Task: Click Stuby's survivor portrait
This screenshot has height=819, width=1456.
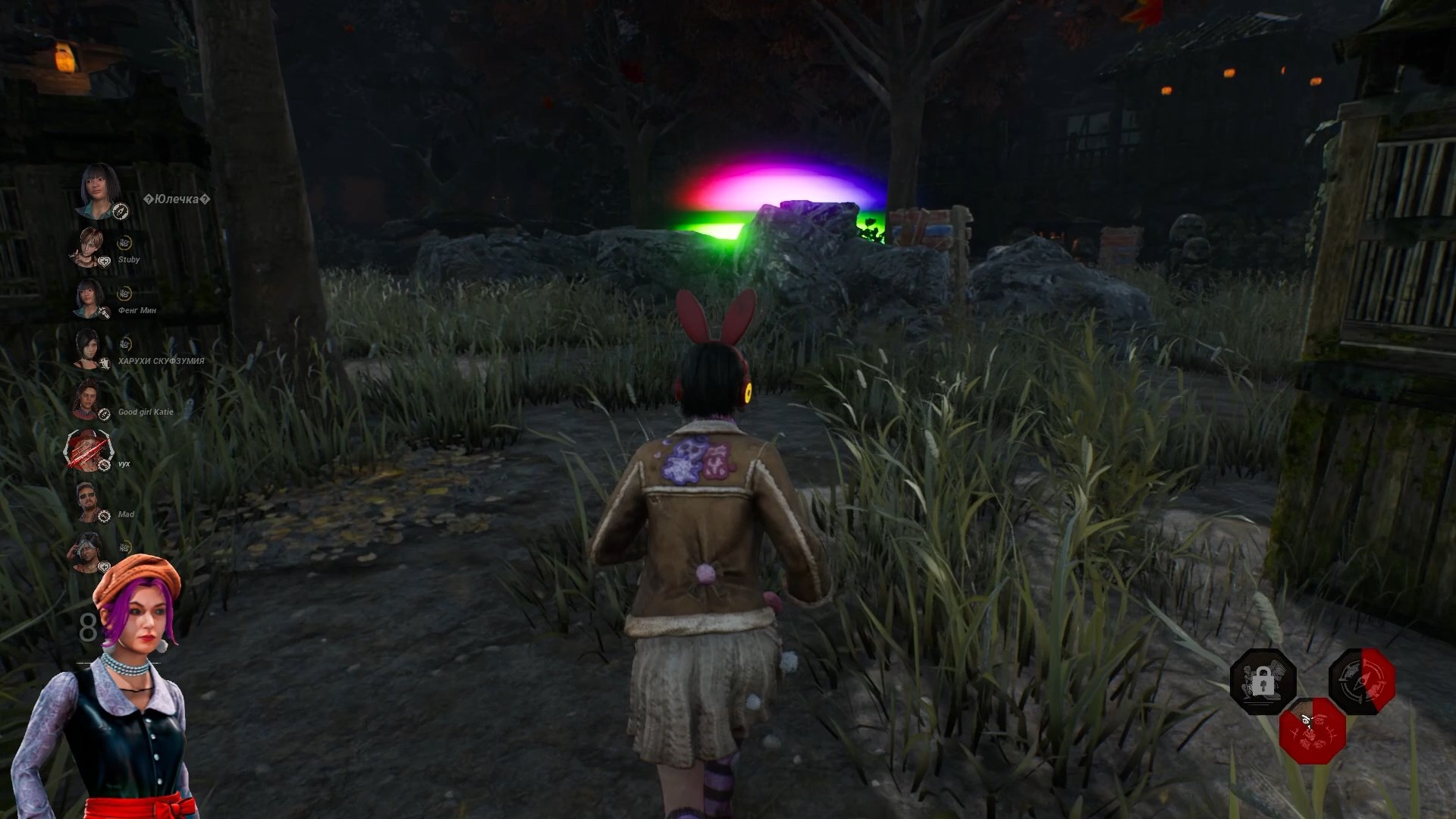Action: point(89,248)
